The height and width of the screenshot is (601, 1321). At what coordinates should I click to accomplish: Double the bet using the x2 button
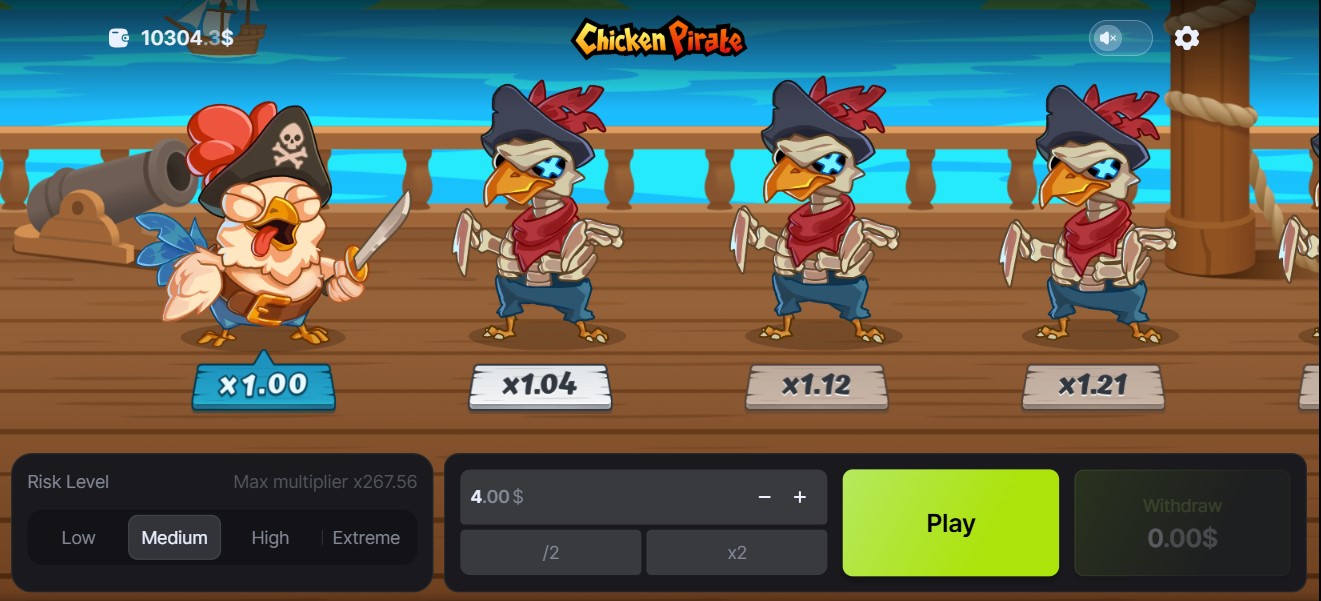[737, 553]
